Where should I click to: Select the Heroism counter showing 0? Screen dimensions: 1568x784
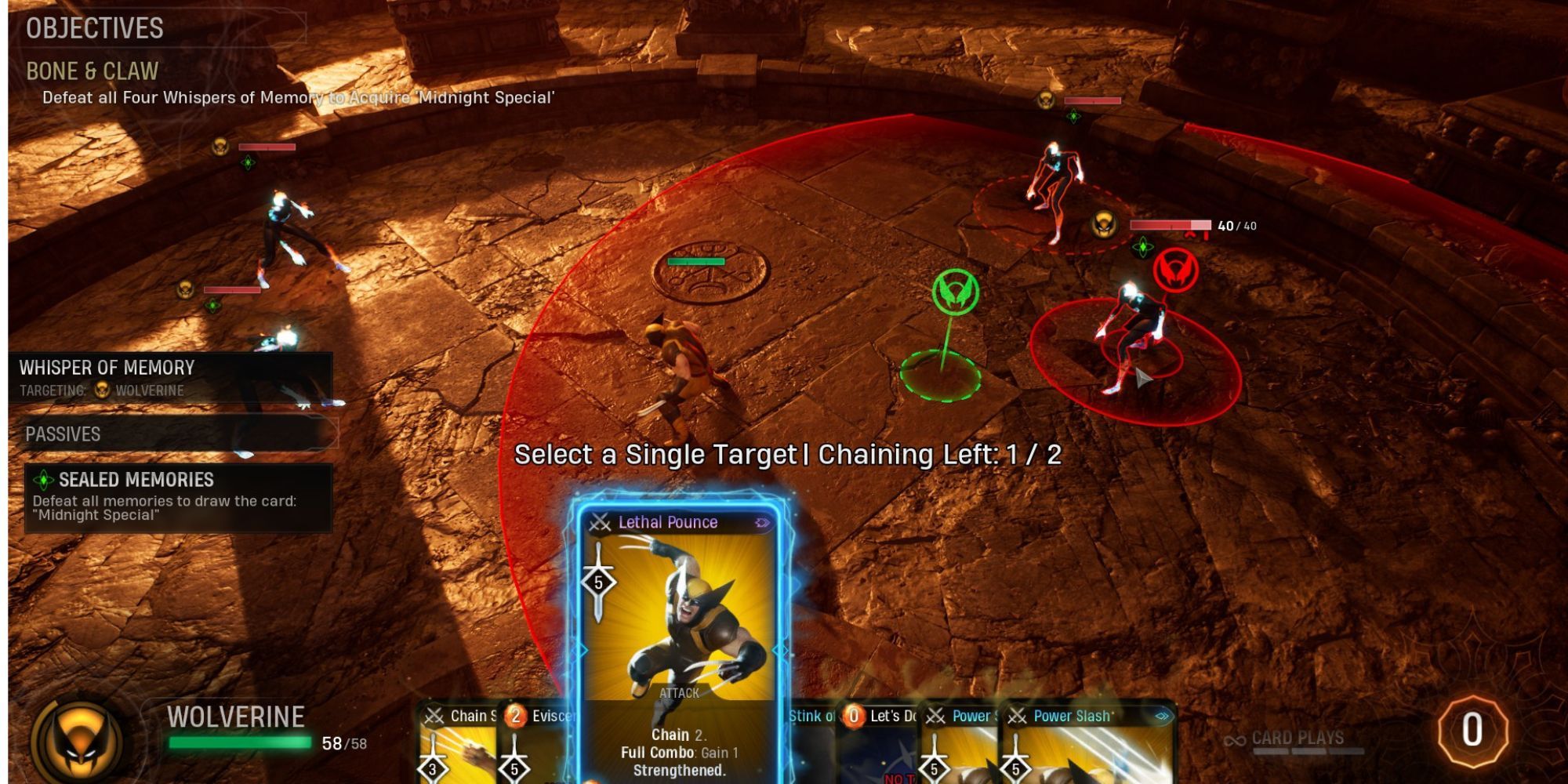1470,737
